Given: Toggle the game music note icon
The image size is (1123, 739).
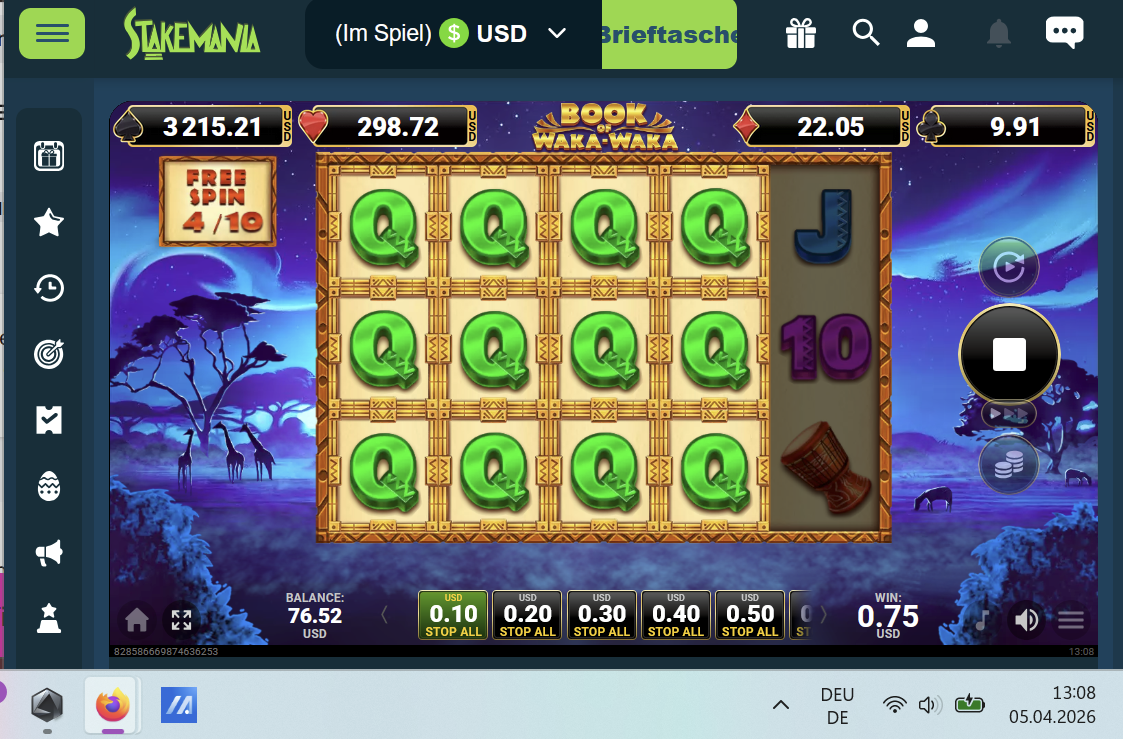Looking at the screenshot, I should click(983, 620).
